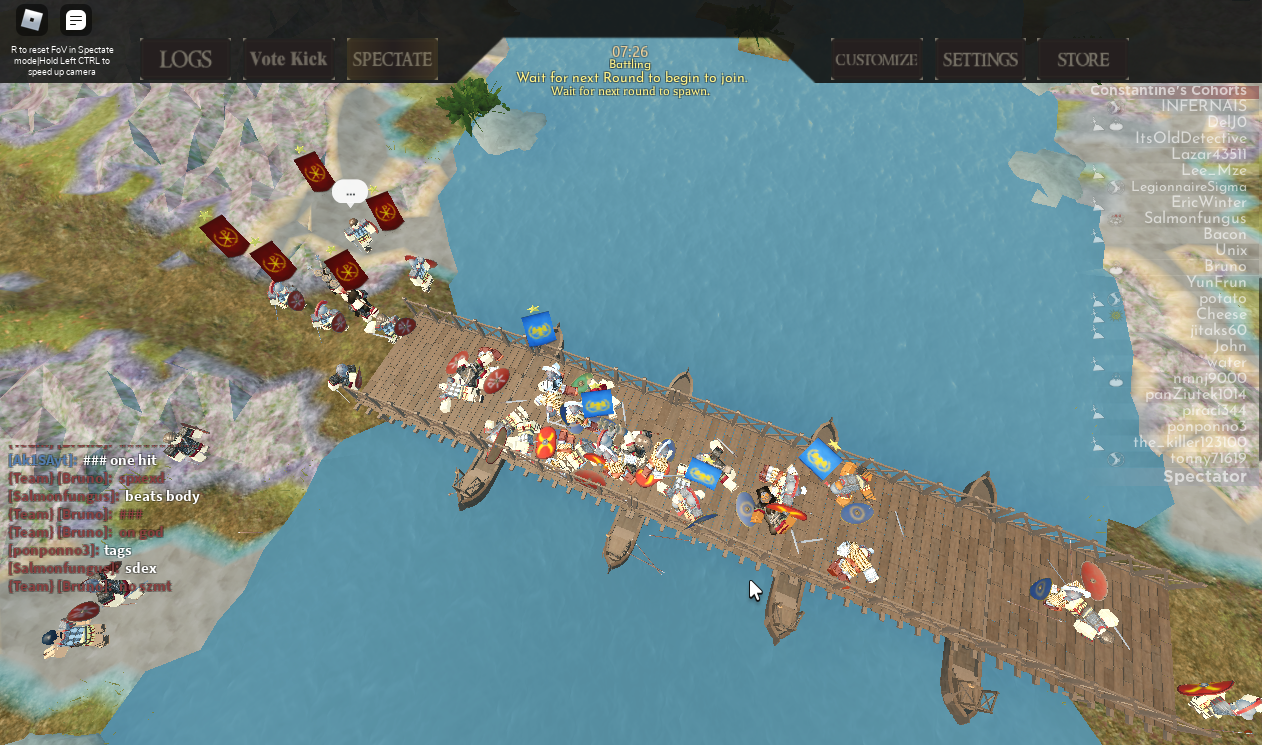
Task: Select player YunFrun in the player list
Action: click(1216, 282)
